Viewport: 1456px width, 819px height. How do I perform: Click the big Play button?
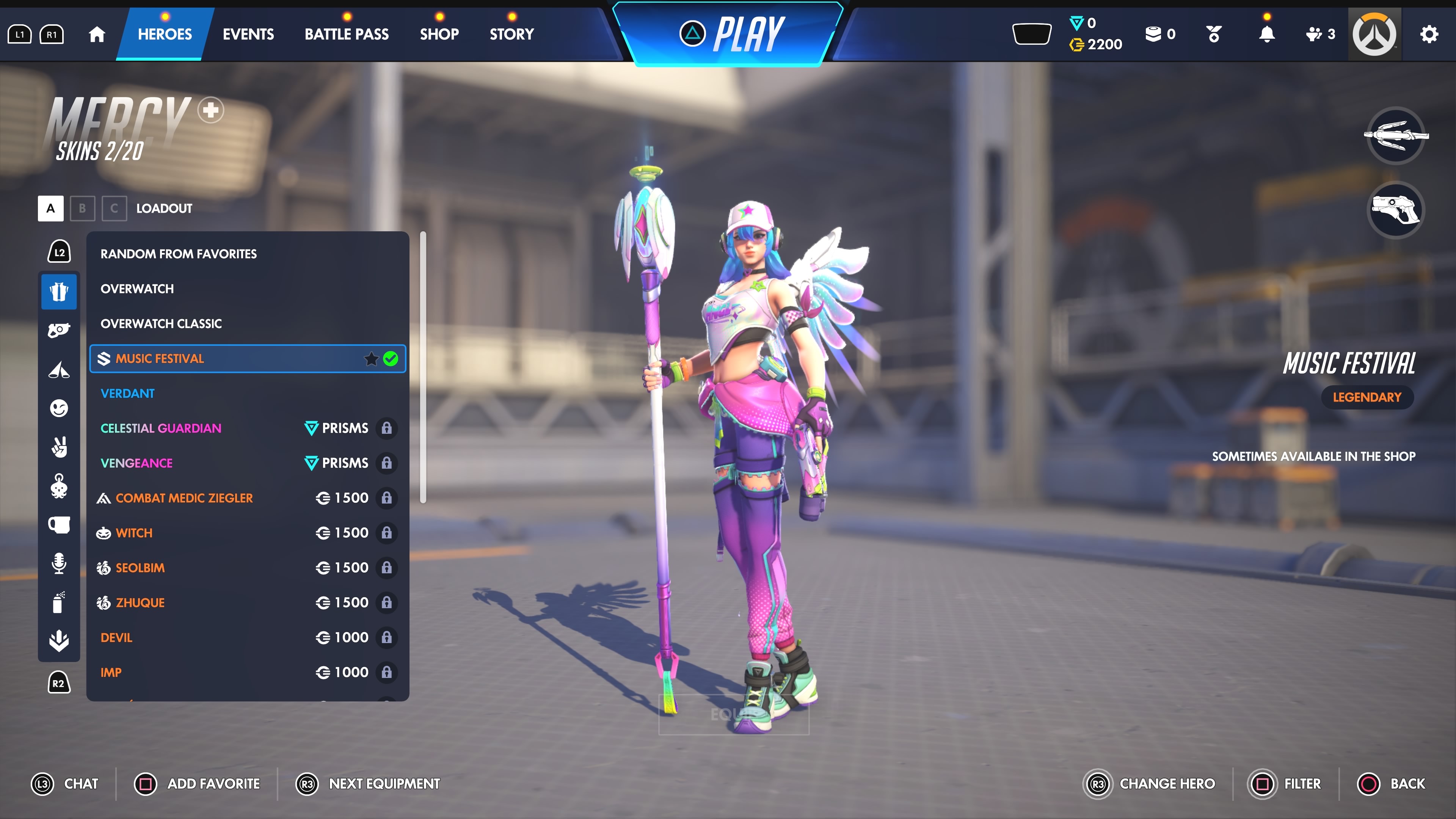pos(732,34)
